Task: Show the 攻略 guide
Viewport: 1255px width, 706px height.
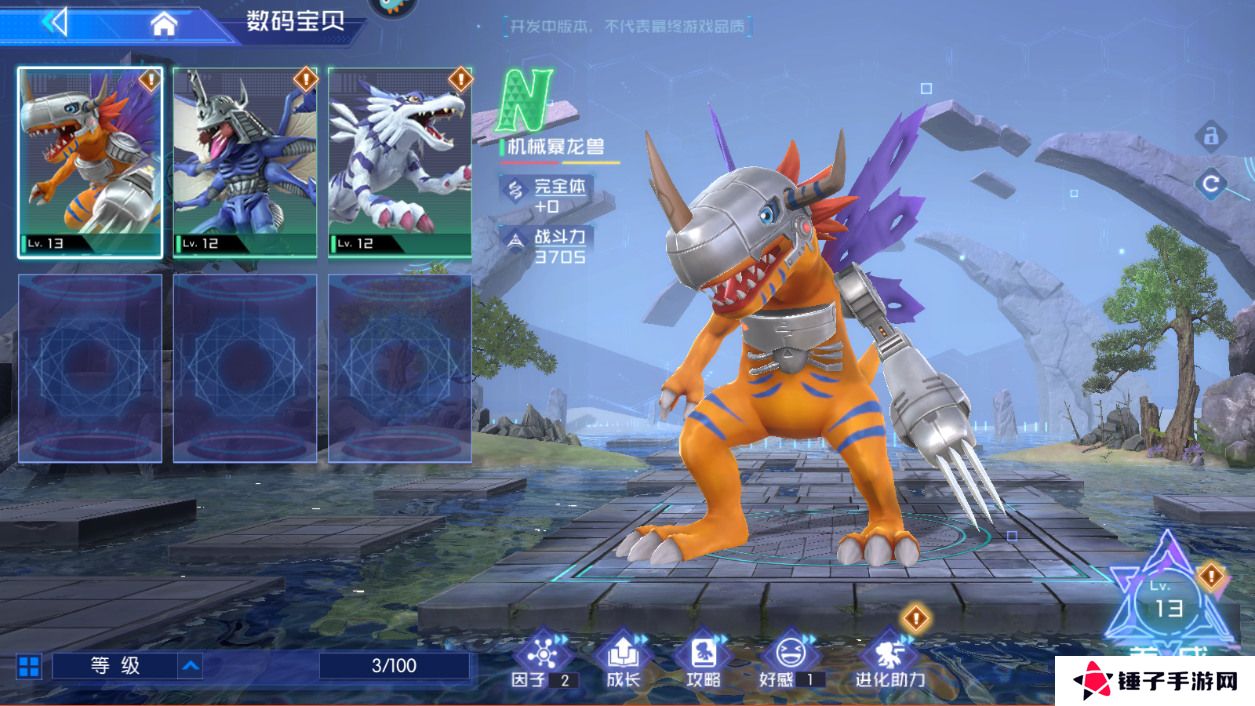Action: tap(703, 660)
